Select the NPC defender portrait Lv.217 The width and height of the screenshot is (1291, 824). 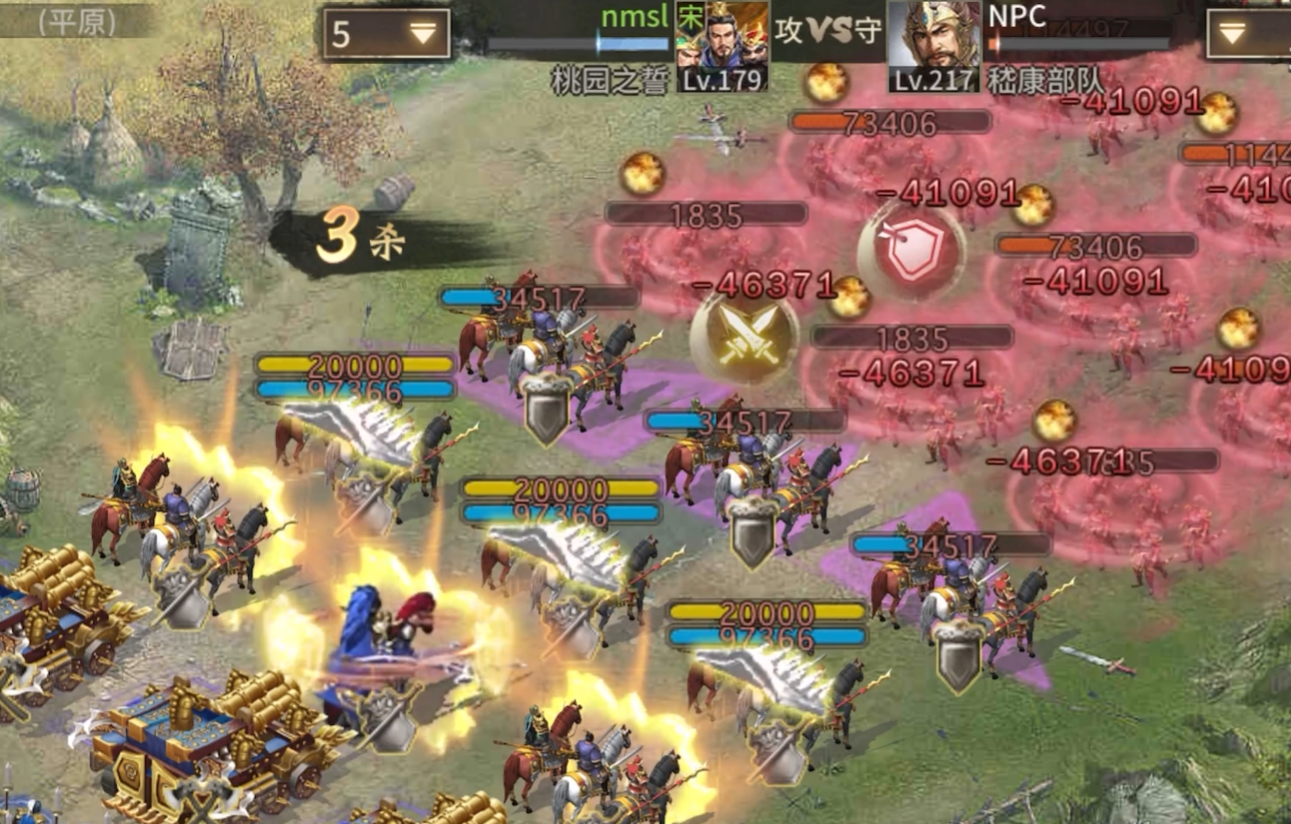933,46
